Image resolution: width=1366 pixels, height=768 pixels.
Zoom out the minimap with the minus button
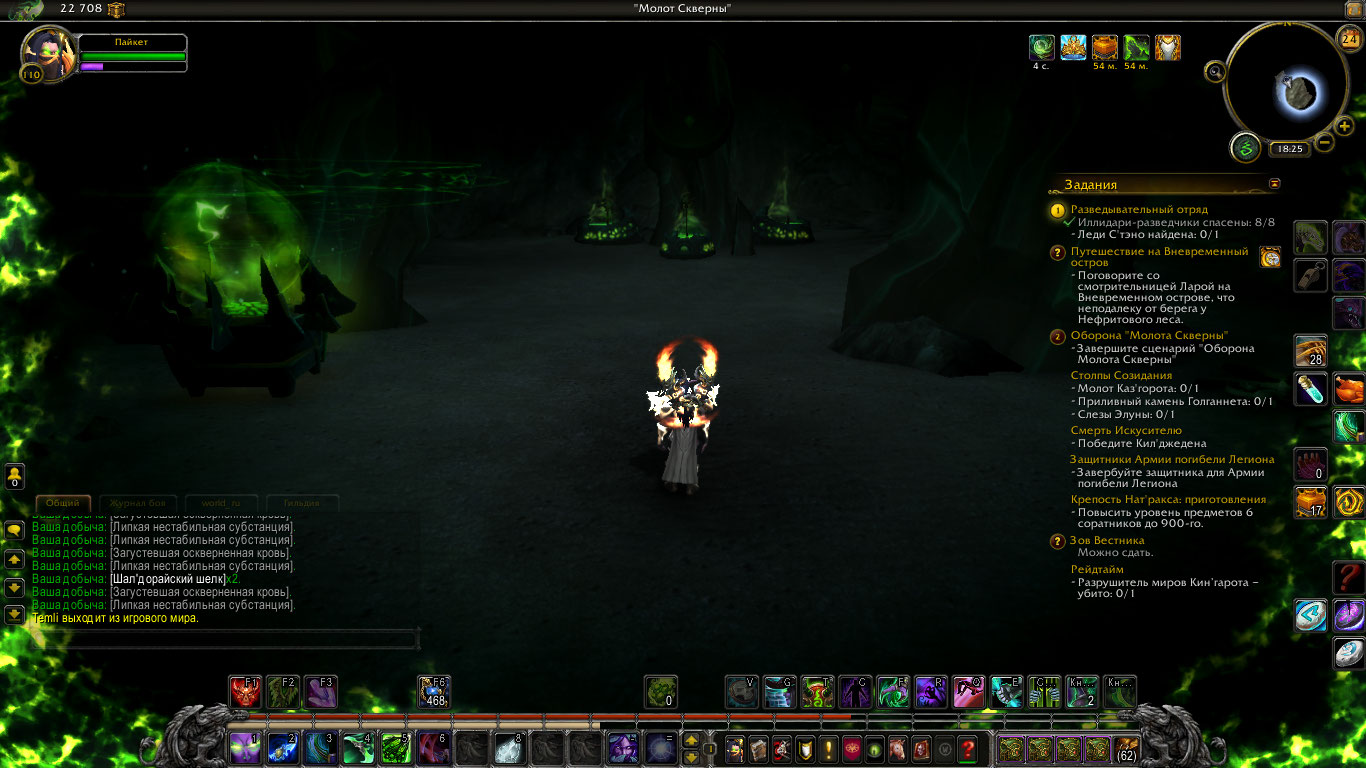[x=1325, y=142]
